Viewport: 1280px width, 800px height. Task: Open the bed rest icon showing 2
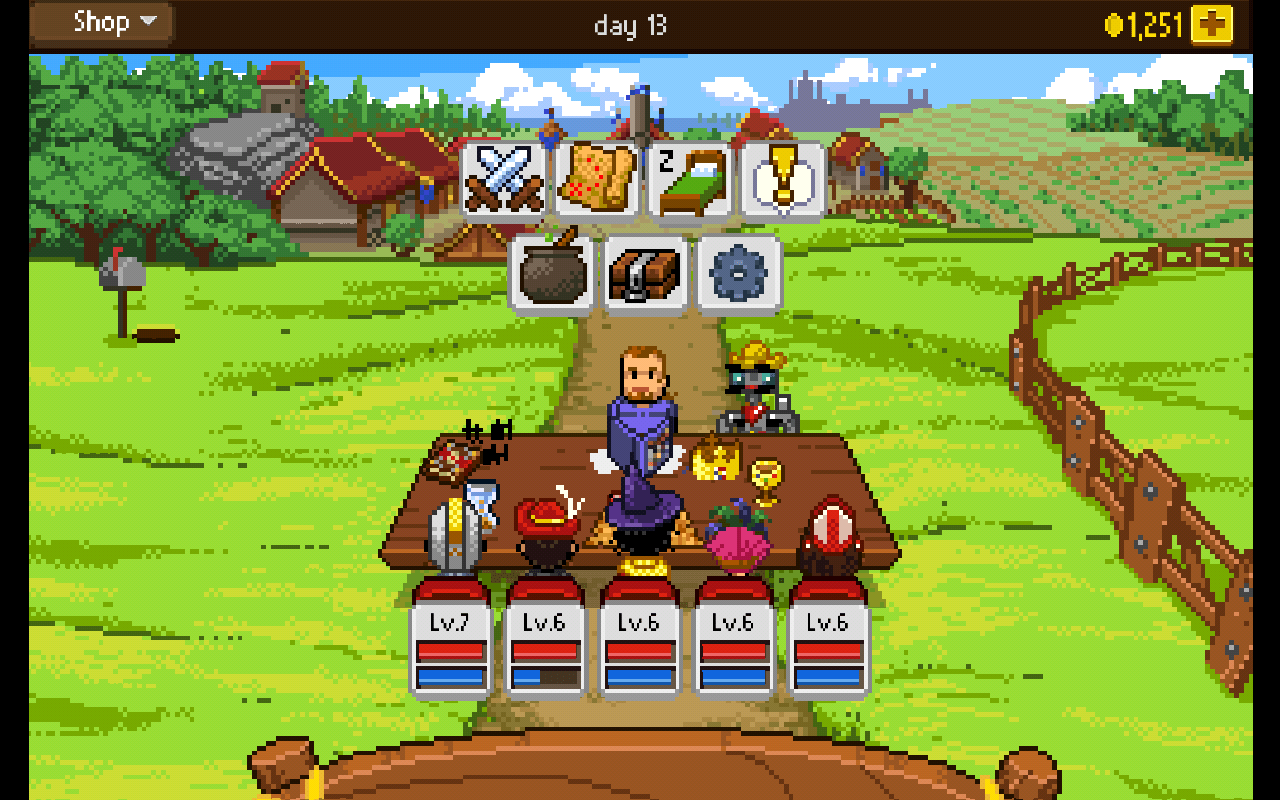click(x=692, y=180)
